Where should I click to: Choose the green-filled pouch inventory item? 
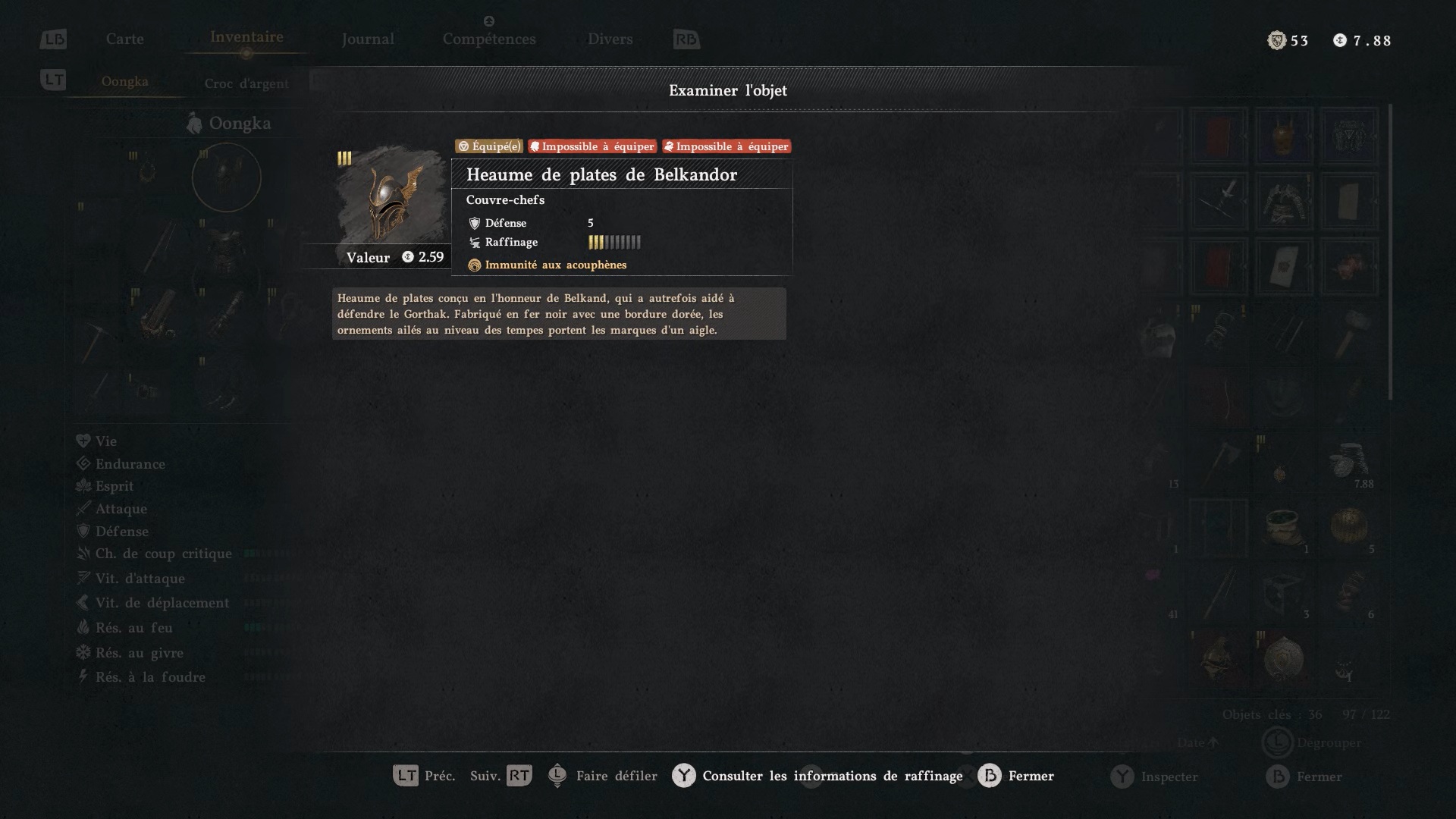[1283, 527]
